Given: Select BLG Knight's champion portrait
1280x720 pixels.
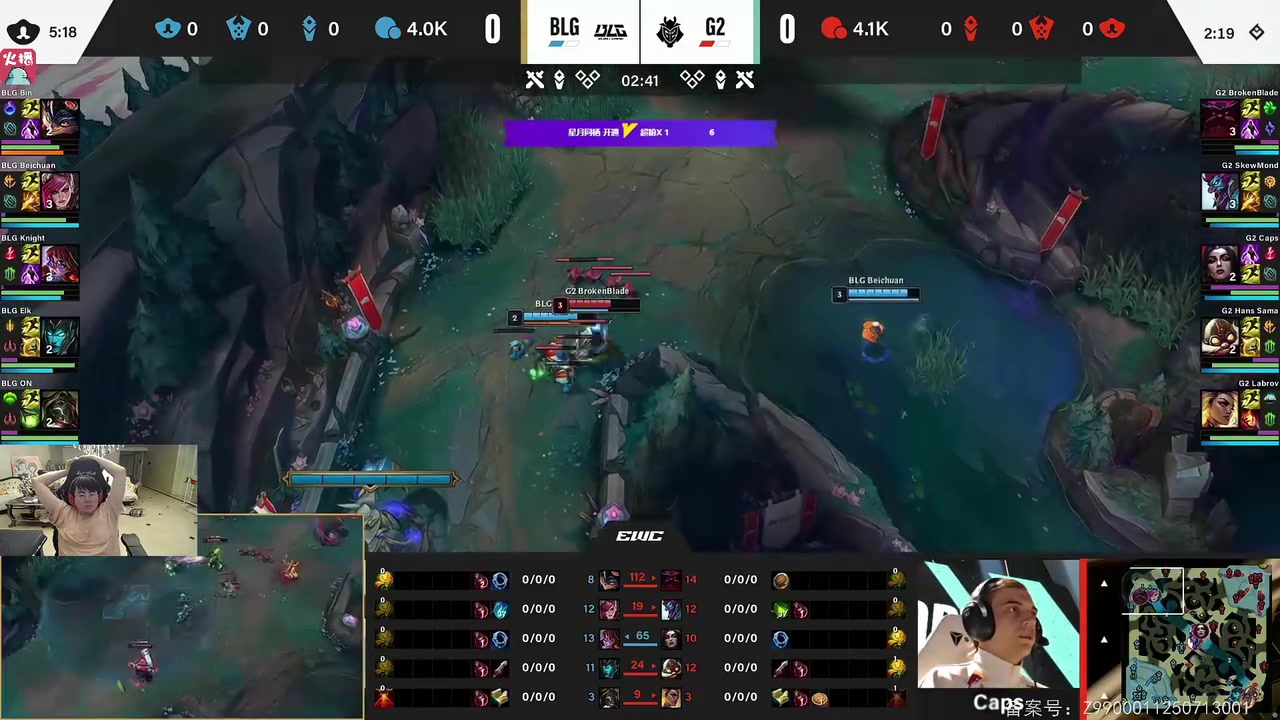Looking at the screenshot, I should 60,264.
